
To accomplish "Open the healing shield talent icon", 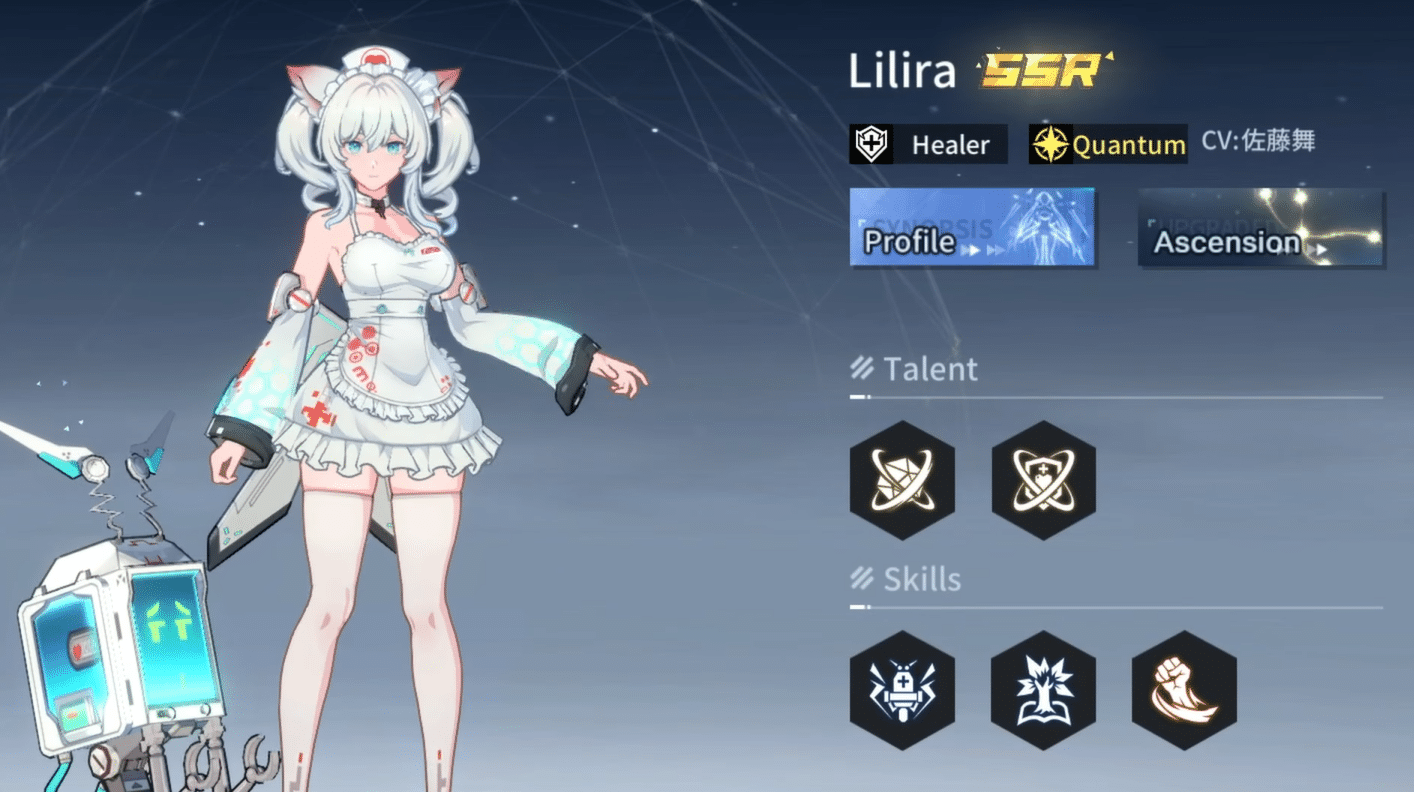I will [1043, 481].
